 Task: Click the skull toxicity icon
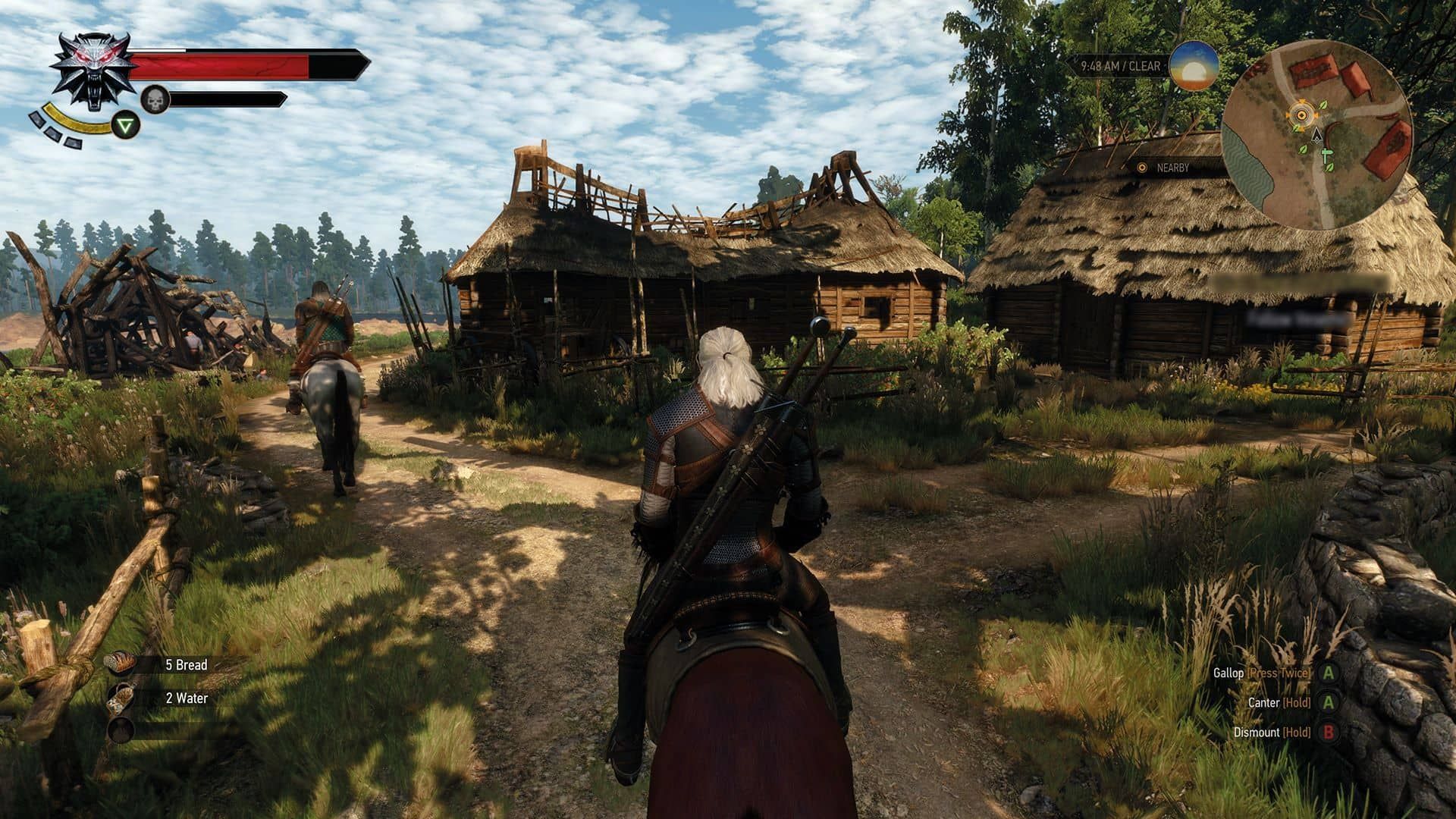155,99
